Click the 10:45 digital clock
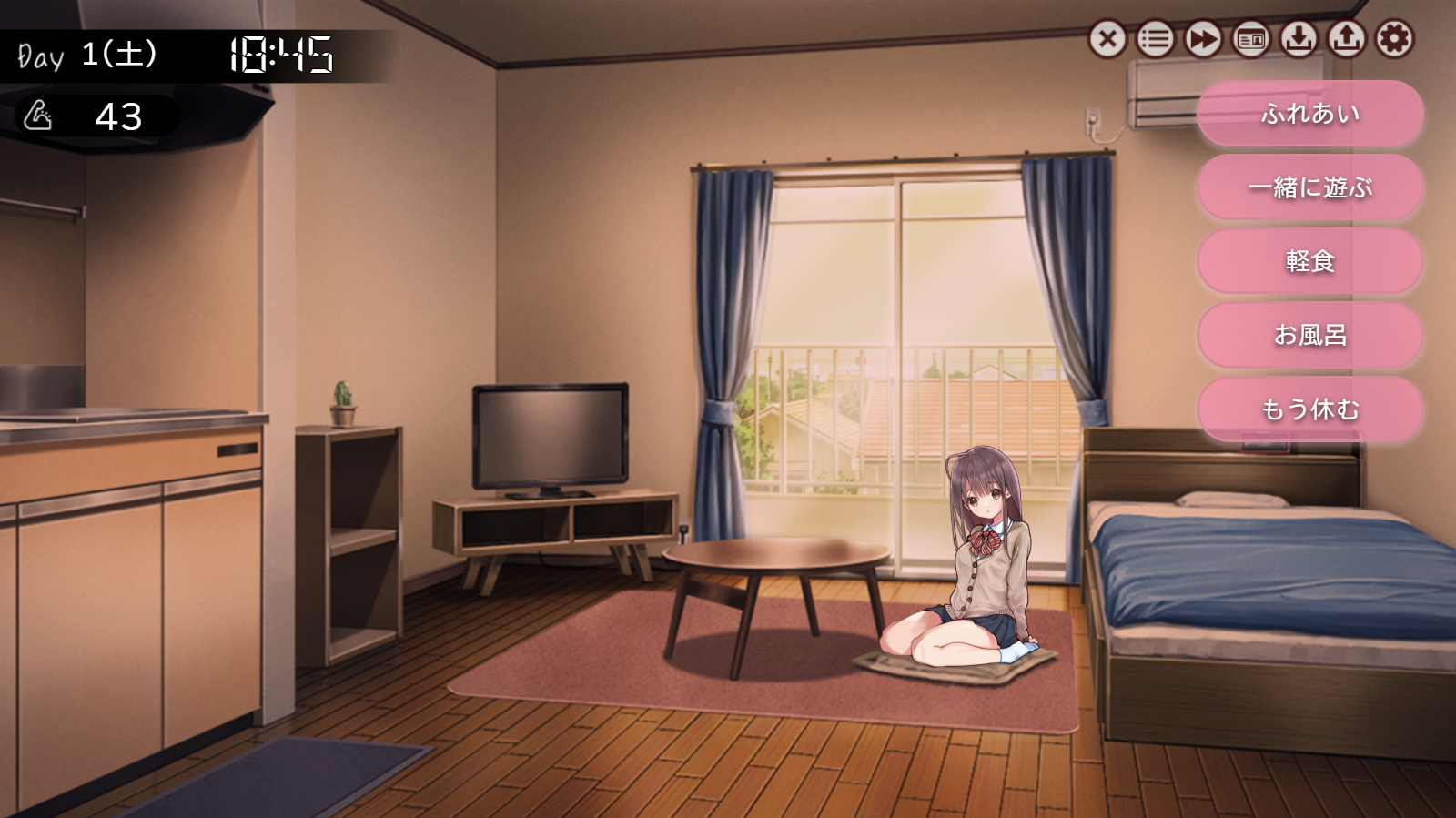The width and height of the screenshot is (1456, 818). [282, 55]
